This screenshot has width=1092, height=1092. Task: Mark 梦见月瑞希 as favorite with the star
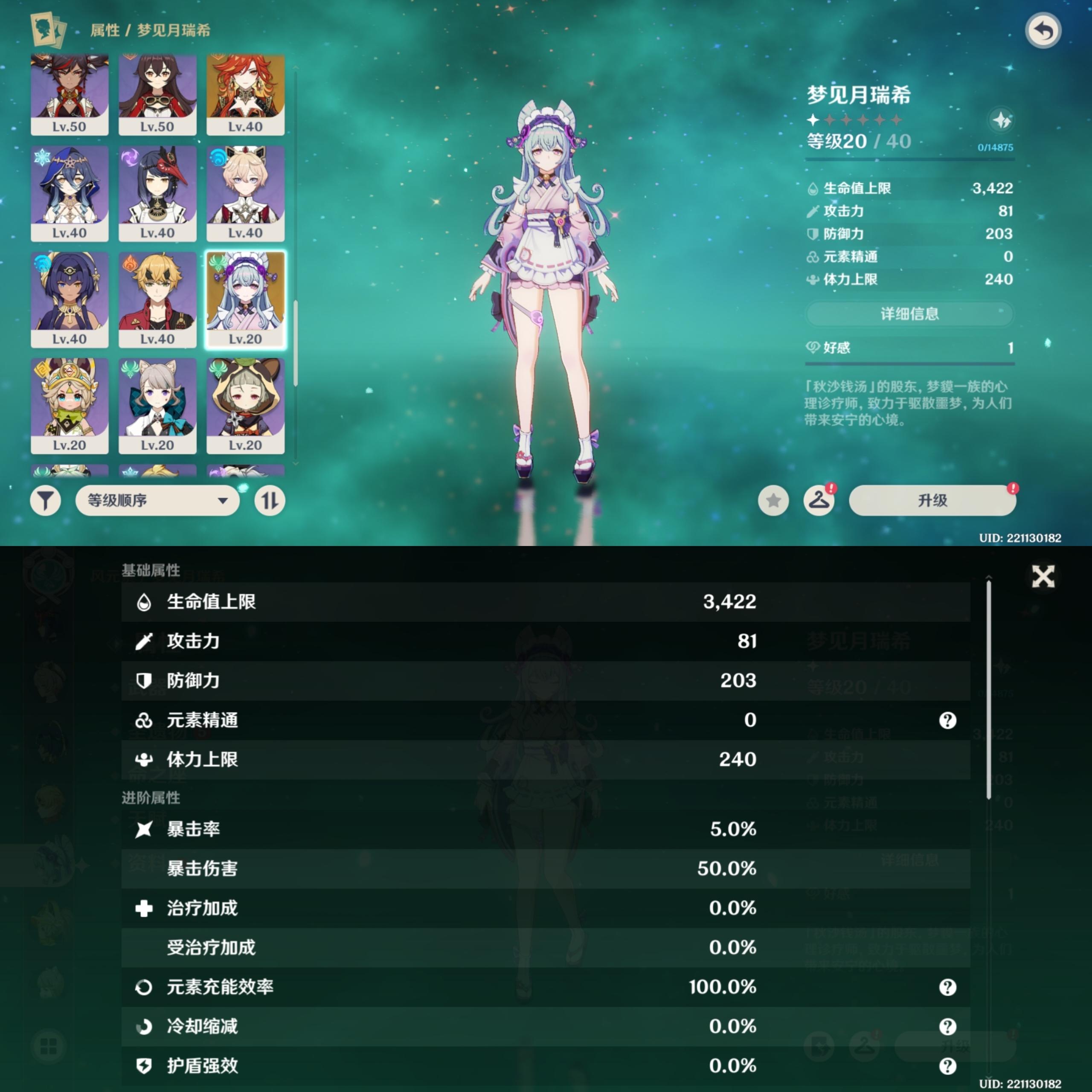point(773,500)
